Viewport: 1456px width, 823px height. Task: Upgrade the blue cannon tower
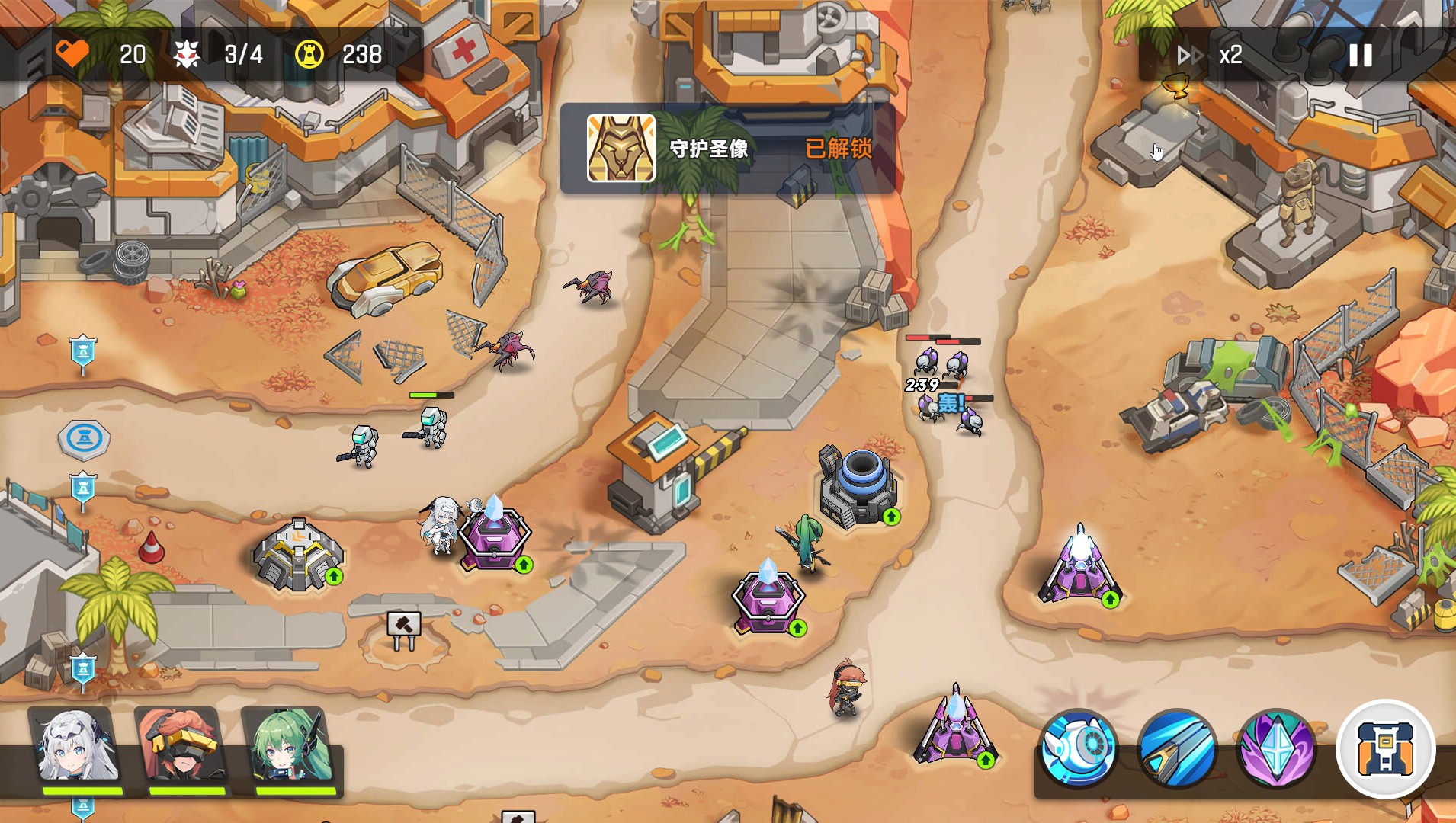pyautogui.click(x=891, y=517)
